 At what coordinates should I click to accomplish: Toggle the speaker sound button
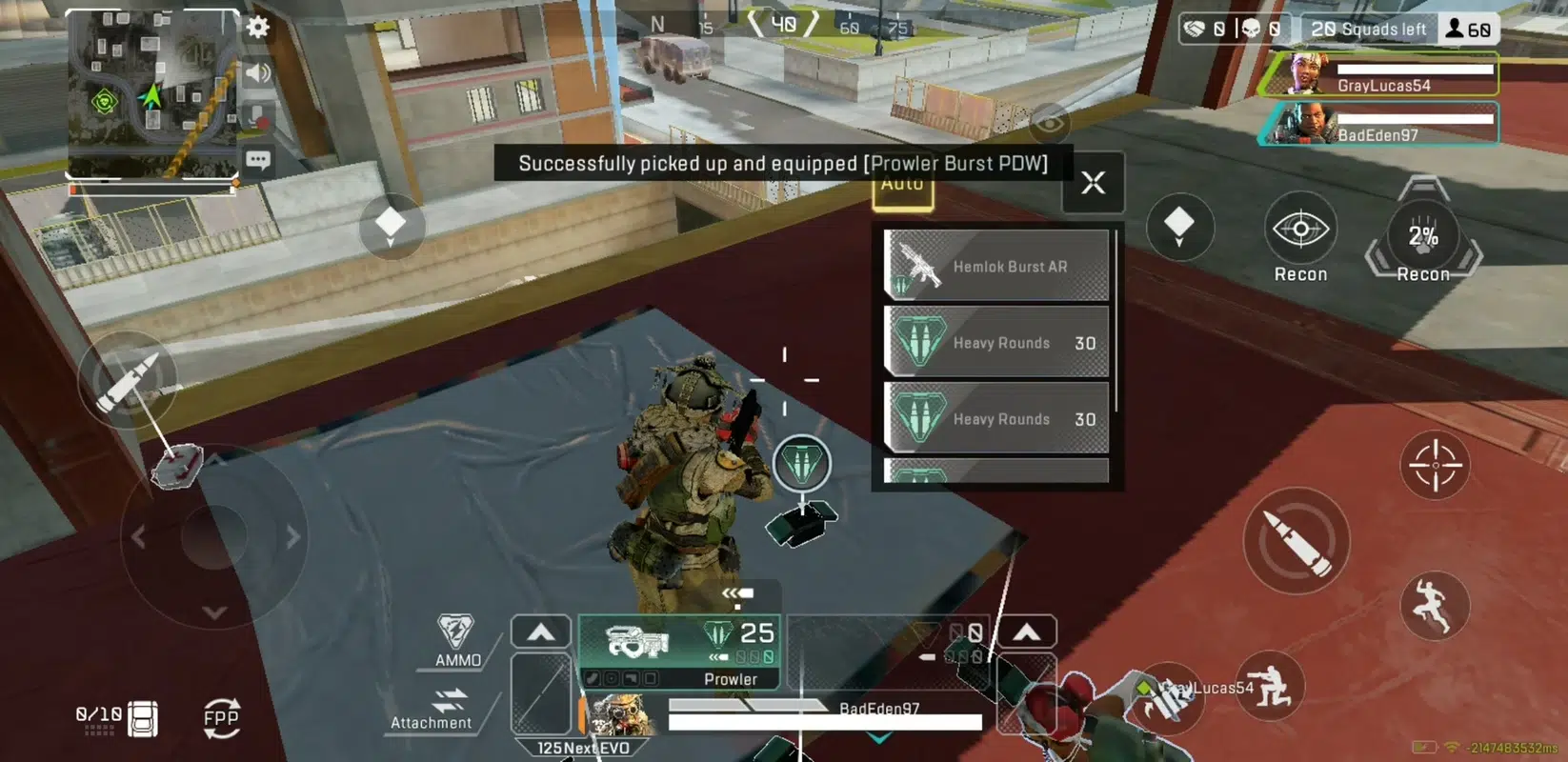tap(257, 72)
